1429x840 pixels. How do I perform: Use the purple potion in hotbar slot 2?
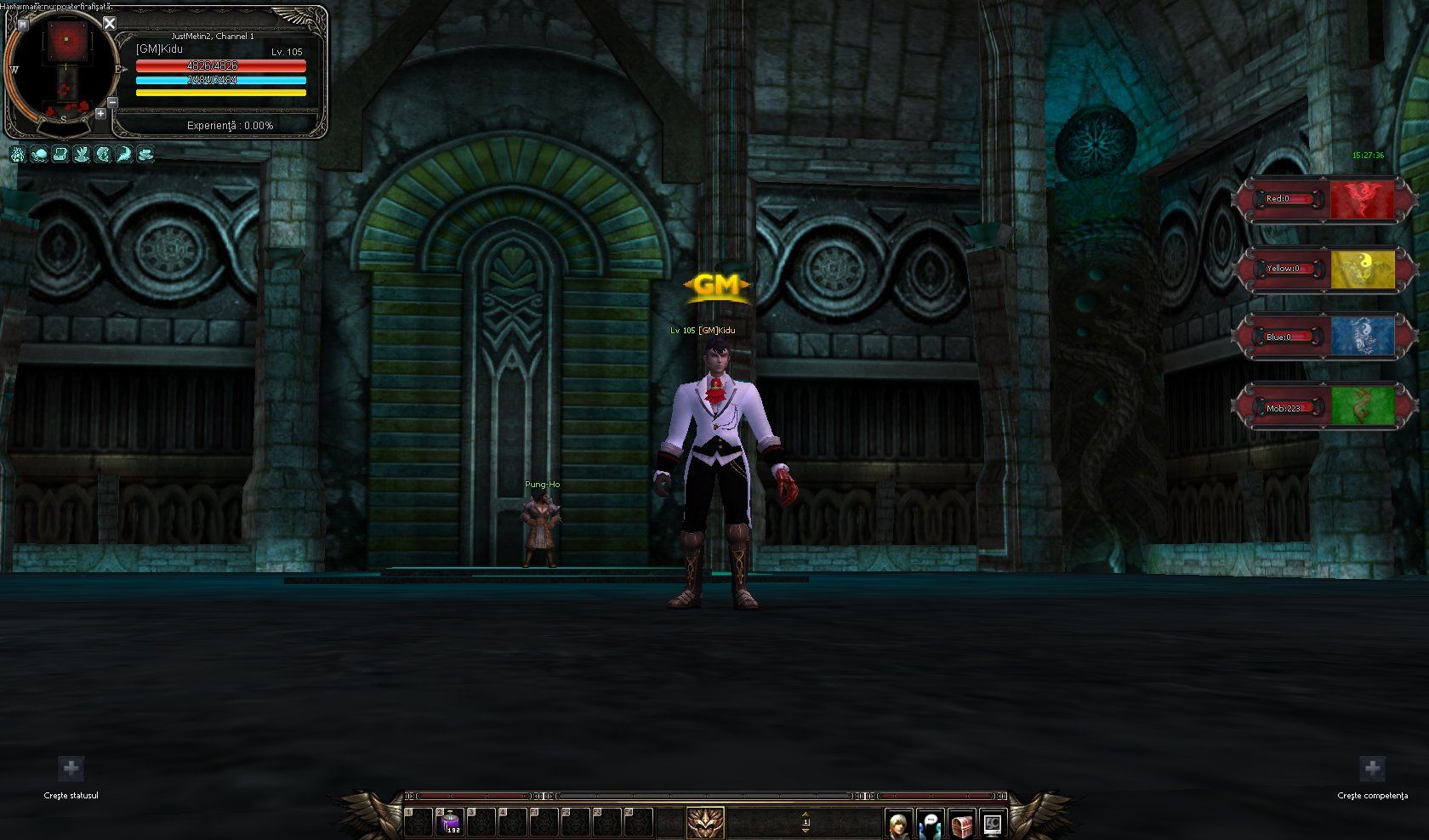pos(450,821)
